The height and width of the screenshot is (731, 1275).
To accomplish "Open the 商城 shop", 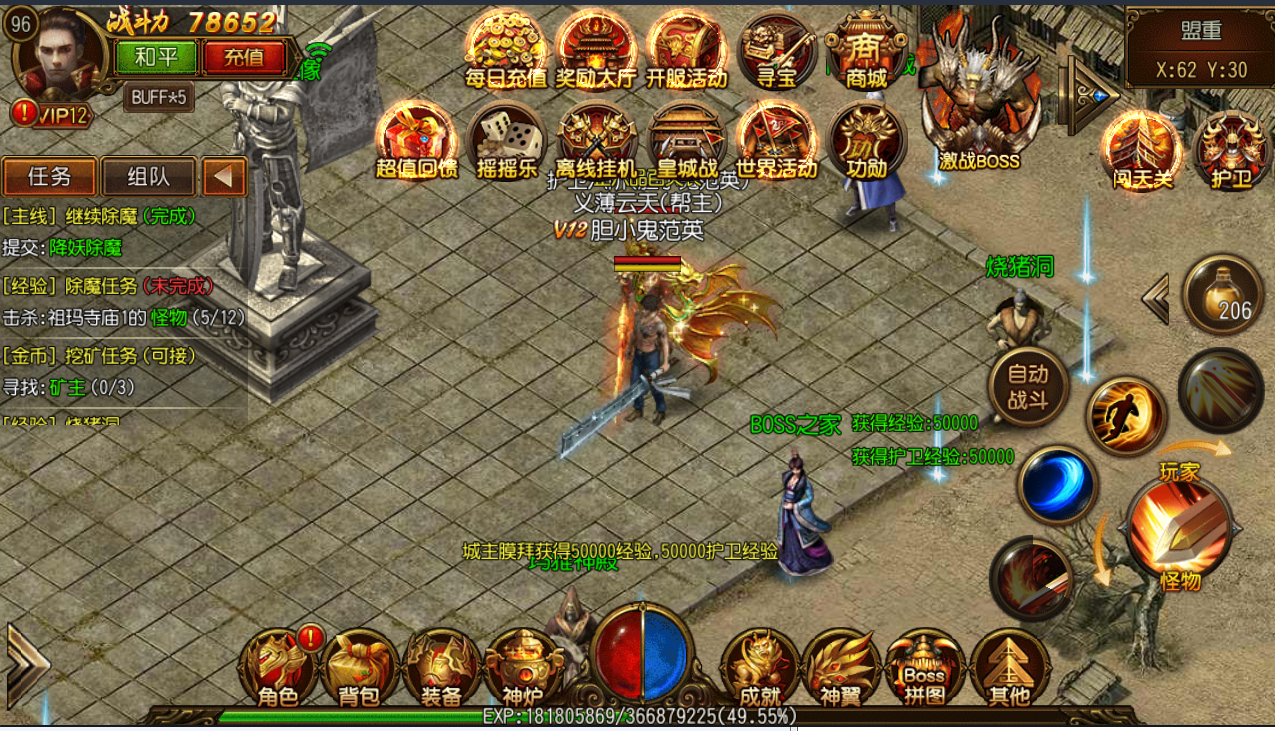I will (x=866, y=50).
